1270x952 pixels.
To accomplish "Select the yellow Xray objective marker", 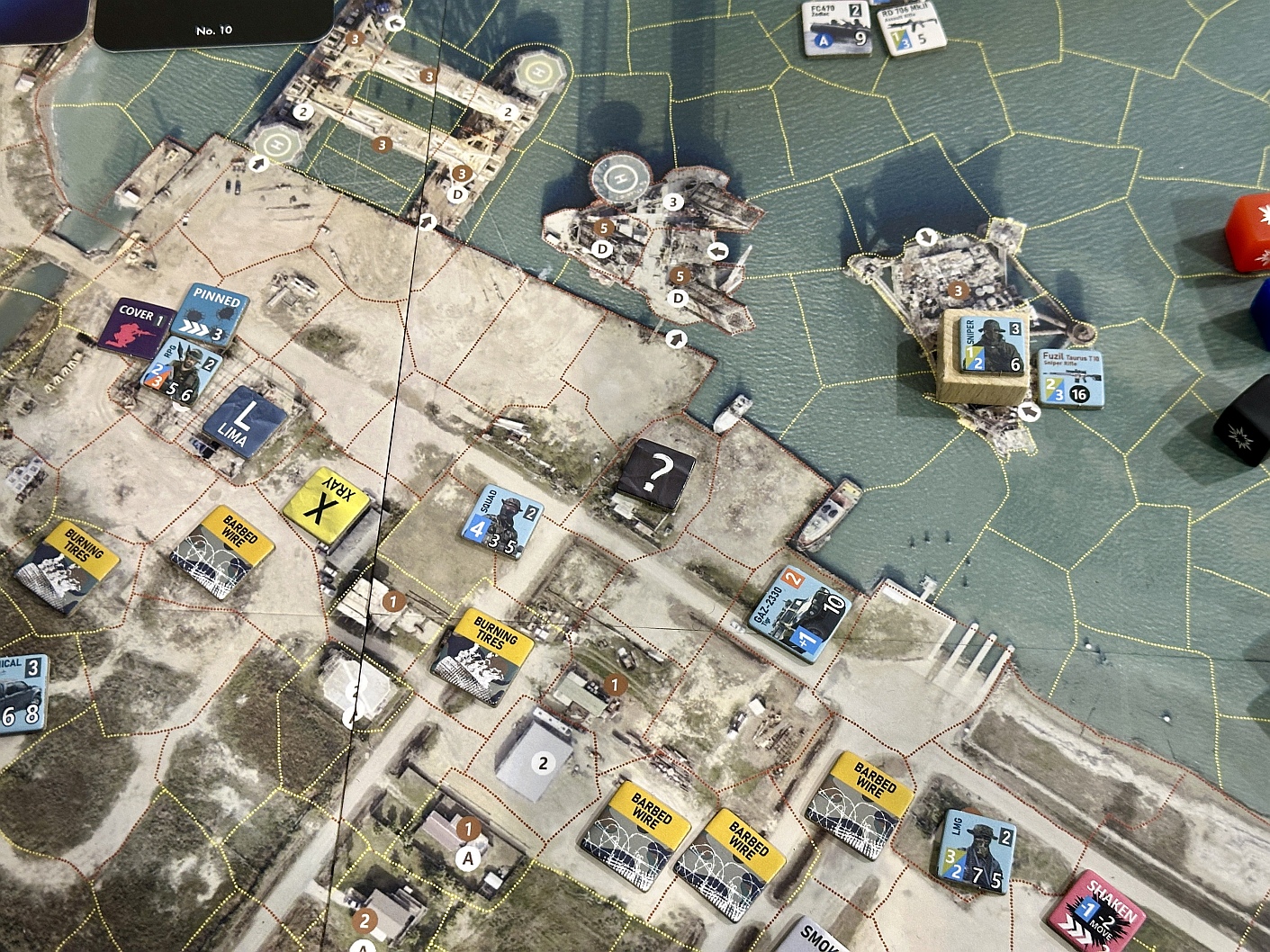I will point(325,505).
